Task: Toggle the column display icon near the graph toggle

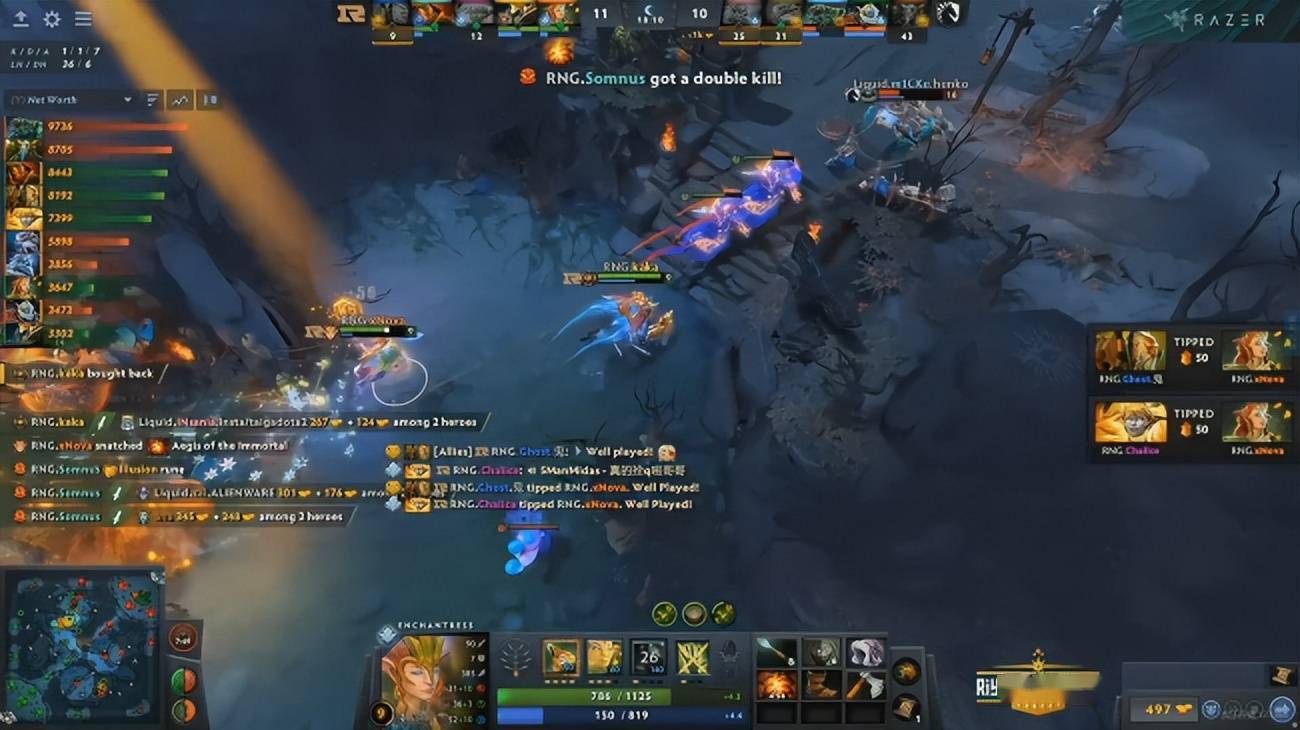Action: click(208, 100)
